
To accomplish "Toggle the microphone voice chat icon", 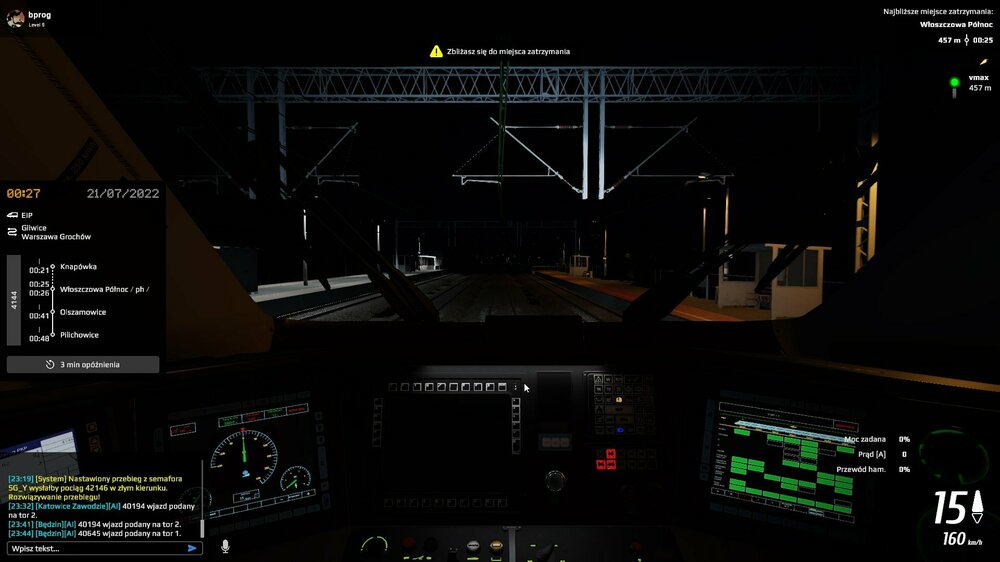I will tap(225, 546).
